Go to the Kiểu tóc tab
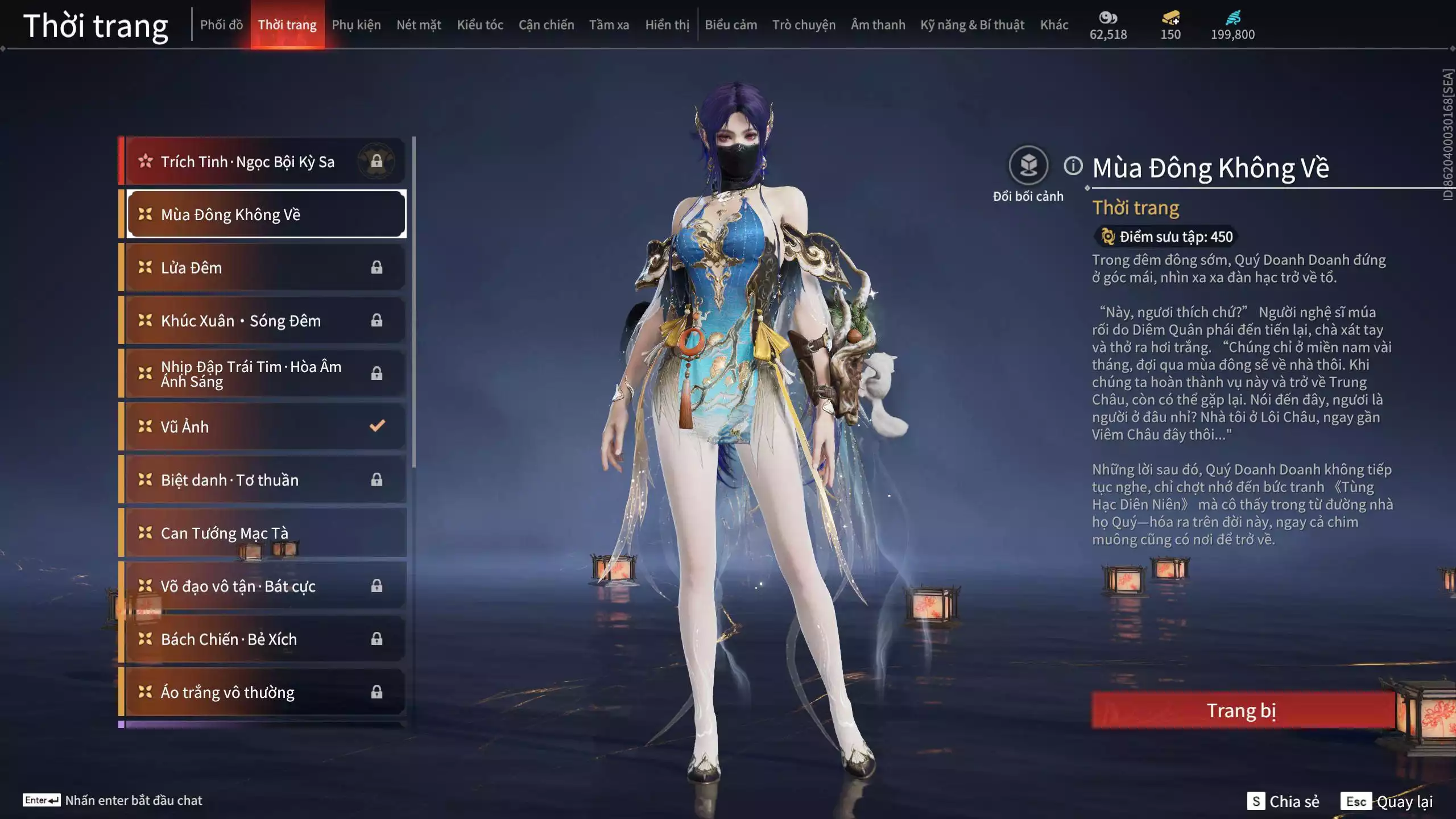 [480, 25]
